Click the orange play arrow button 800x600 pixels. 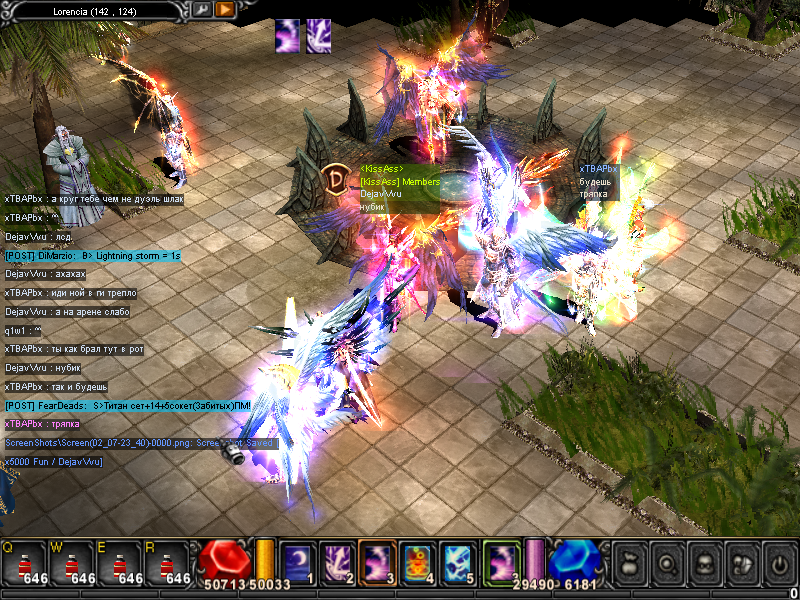click(225, 9)
